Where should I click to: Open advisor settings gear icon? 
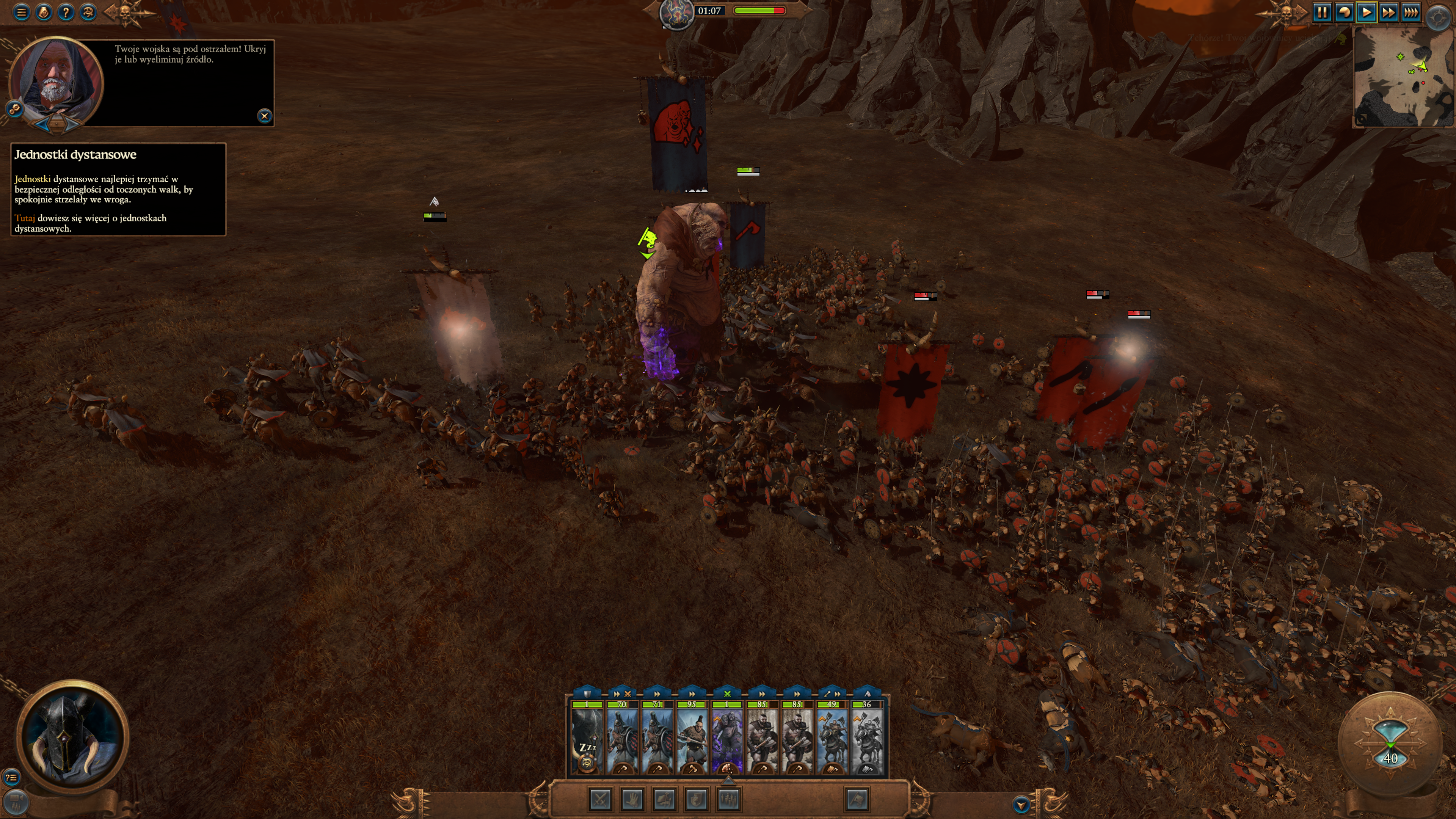click(x=14, y=108)
